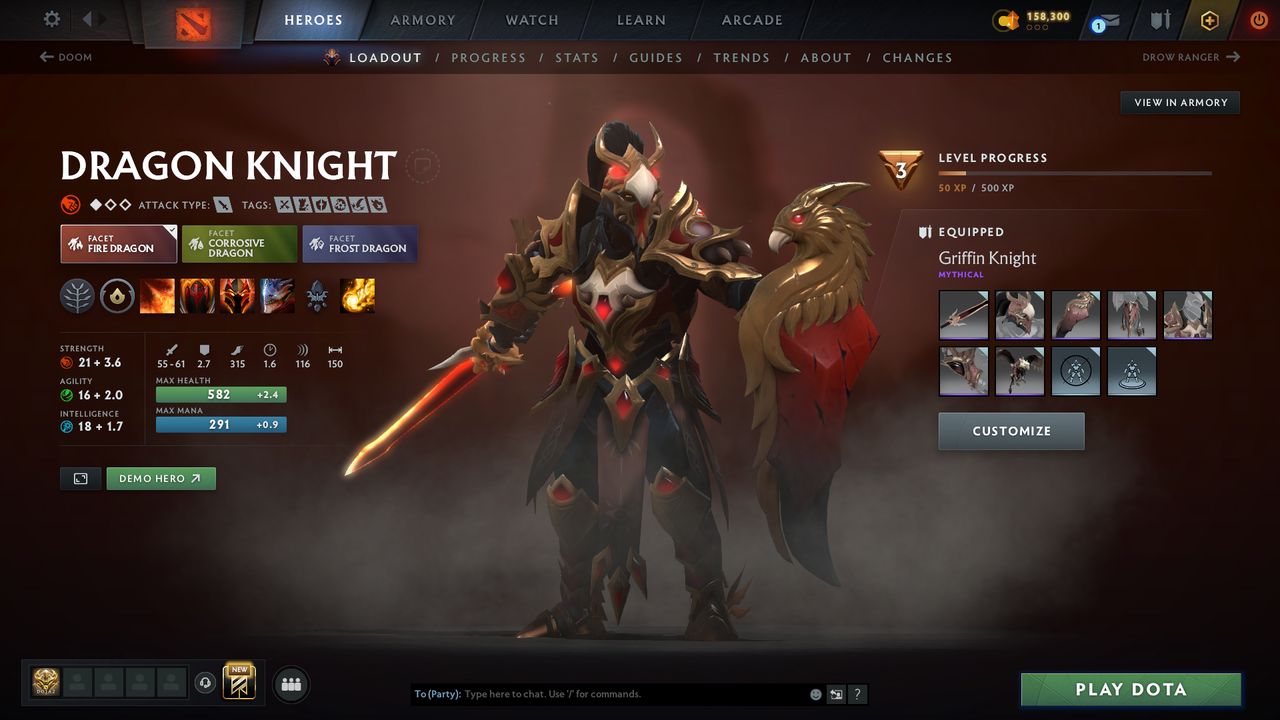Click the DEMO HERO button

pos(161,478)
